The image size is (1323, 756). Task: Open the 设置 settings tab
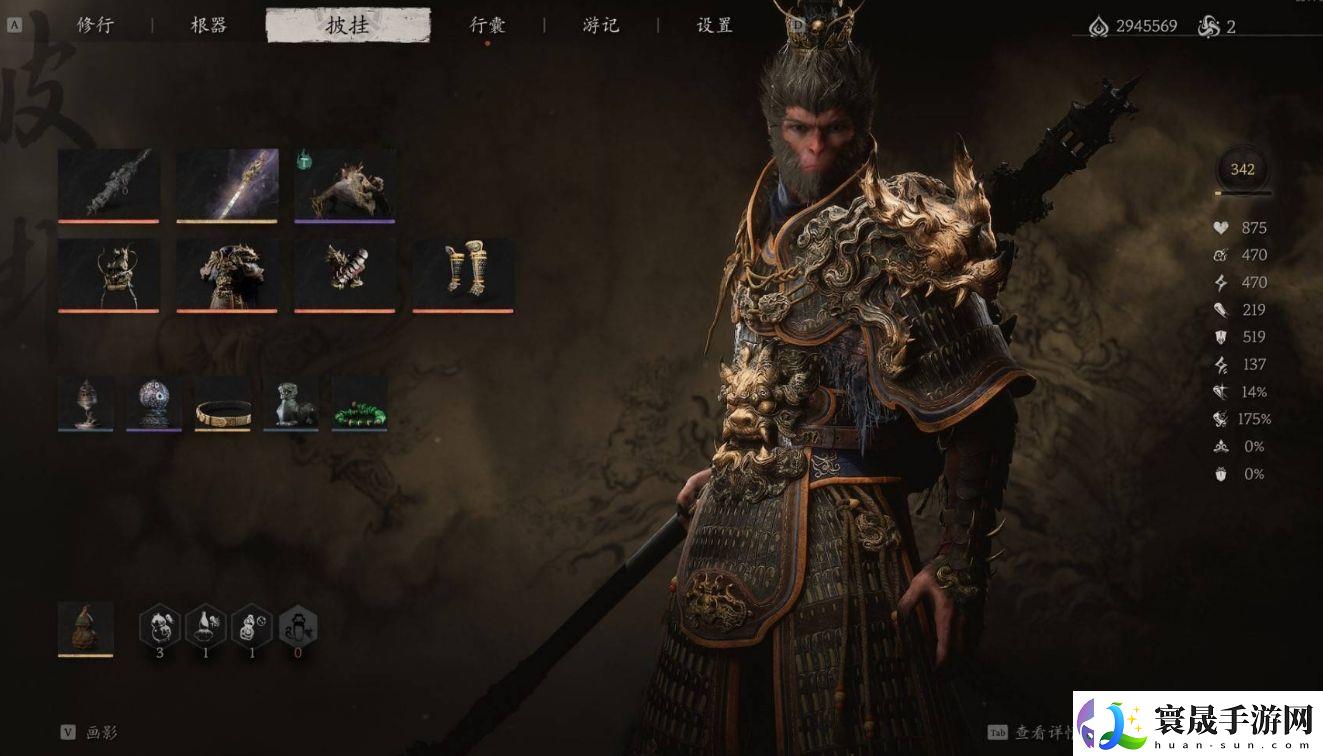[x=714, y=25]
